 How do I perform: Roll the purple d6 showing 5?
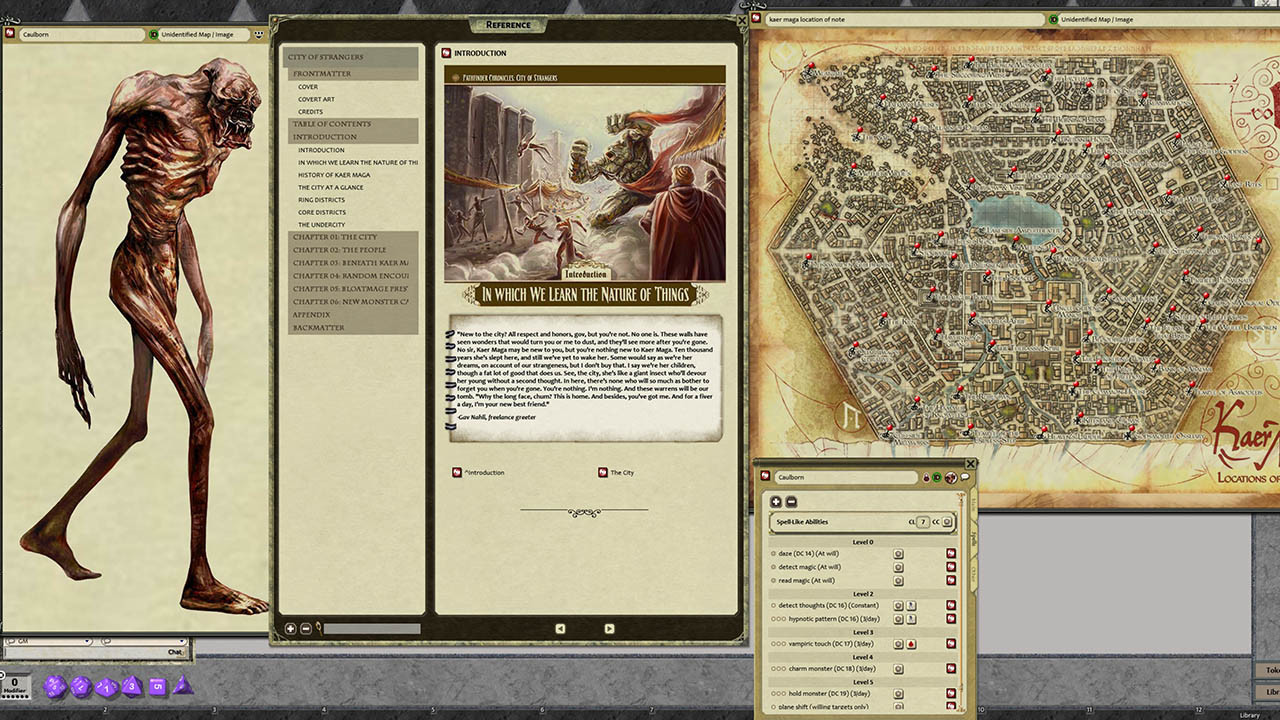click(158, 687)
